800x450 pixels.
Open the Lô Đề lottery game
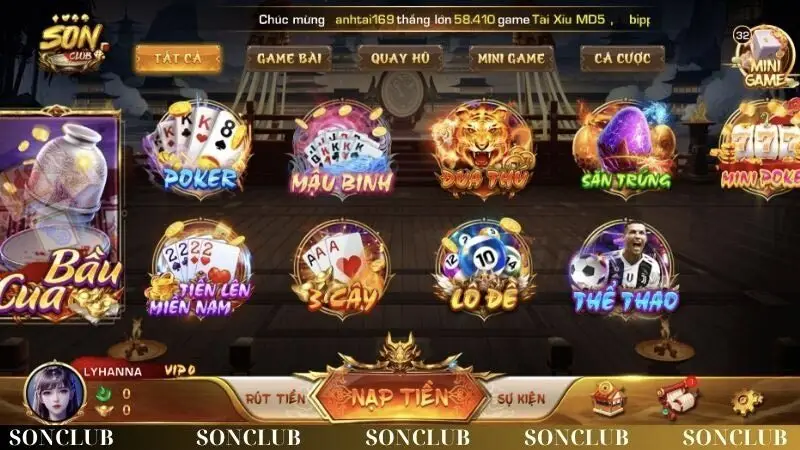point(484,268)
